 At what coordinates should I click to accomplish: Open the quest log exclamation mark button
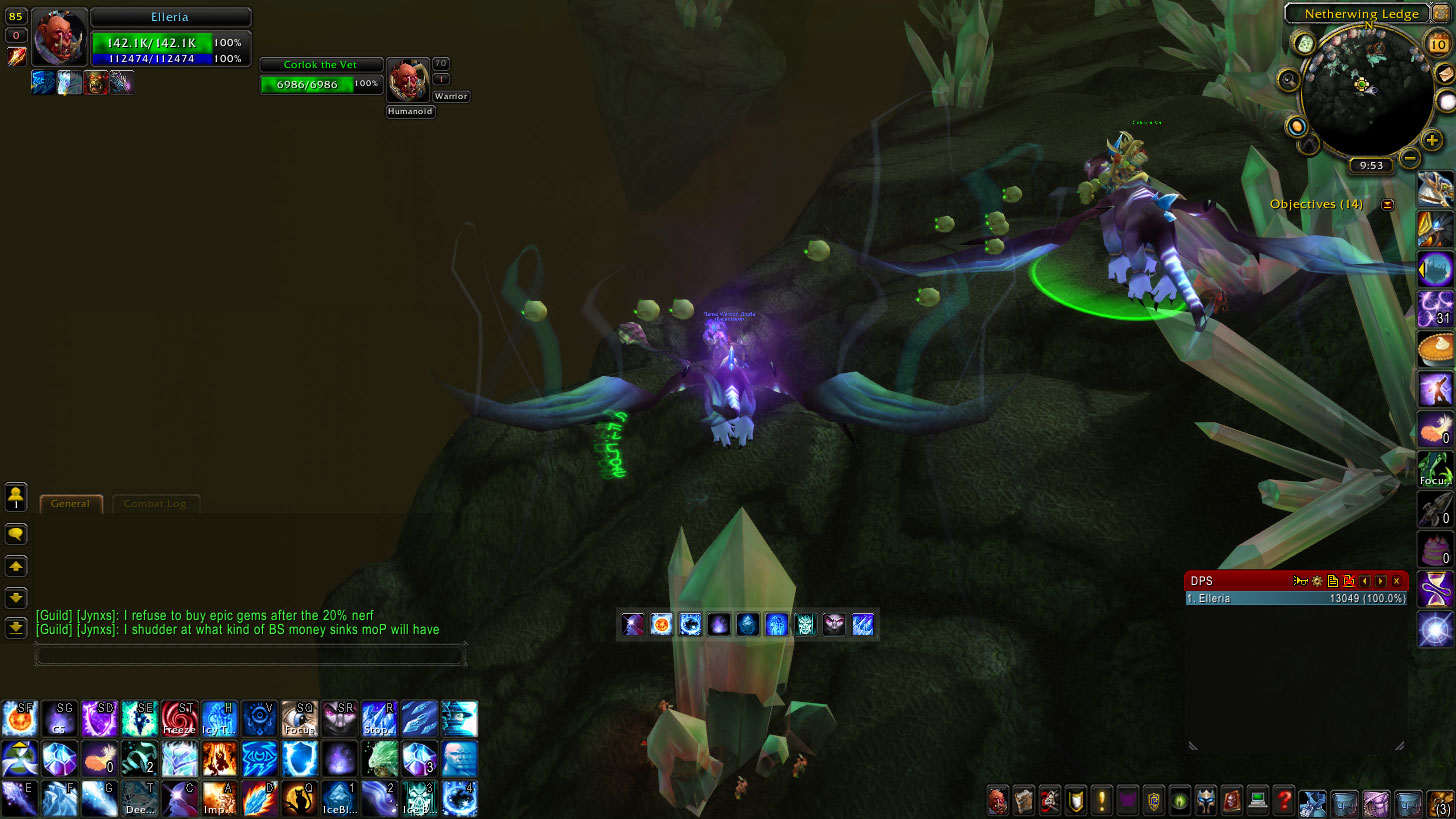(x=1102, y=800)
